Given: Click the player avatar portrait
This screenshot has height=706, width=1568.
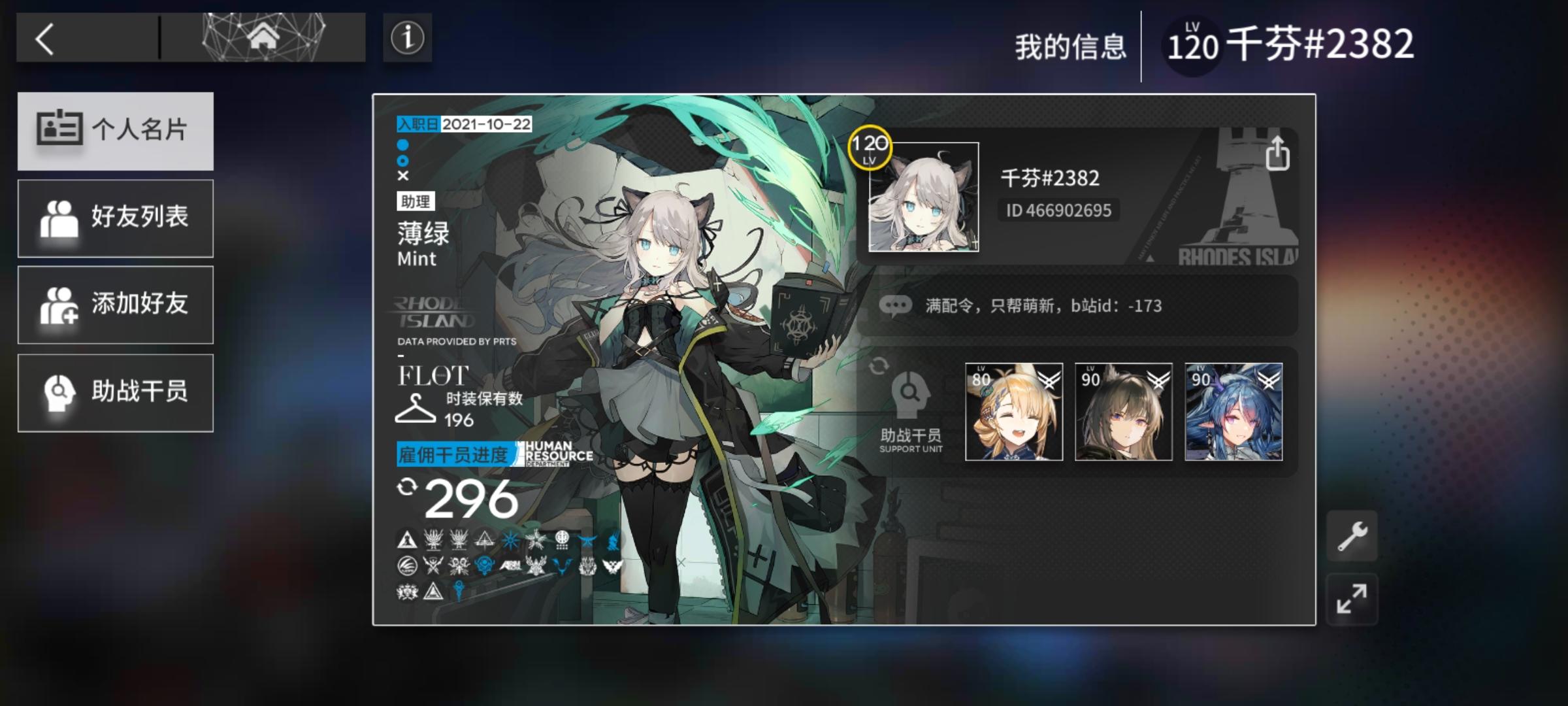Looking at the screenshot, I should tap(923, 196).
